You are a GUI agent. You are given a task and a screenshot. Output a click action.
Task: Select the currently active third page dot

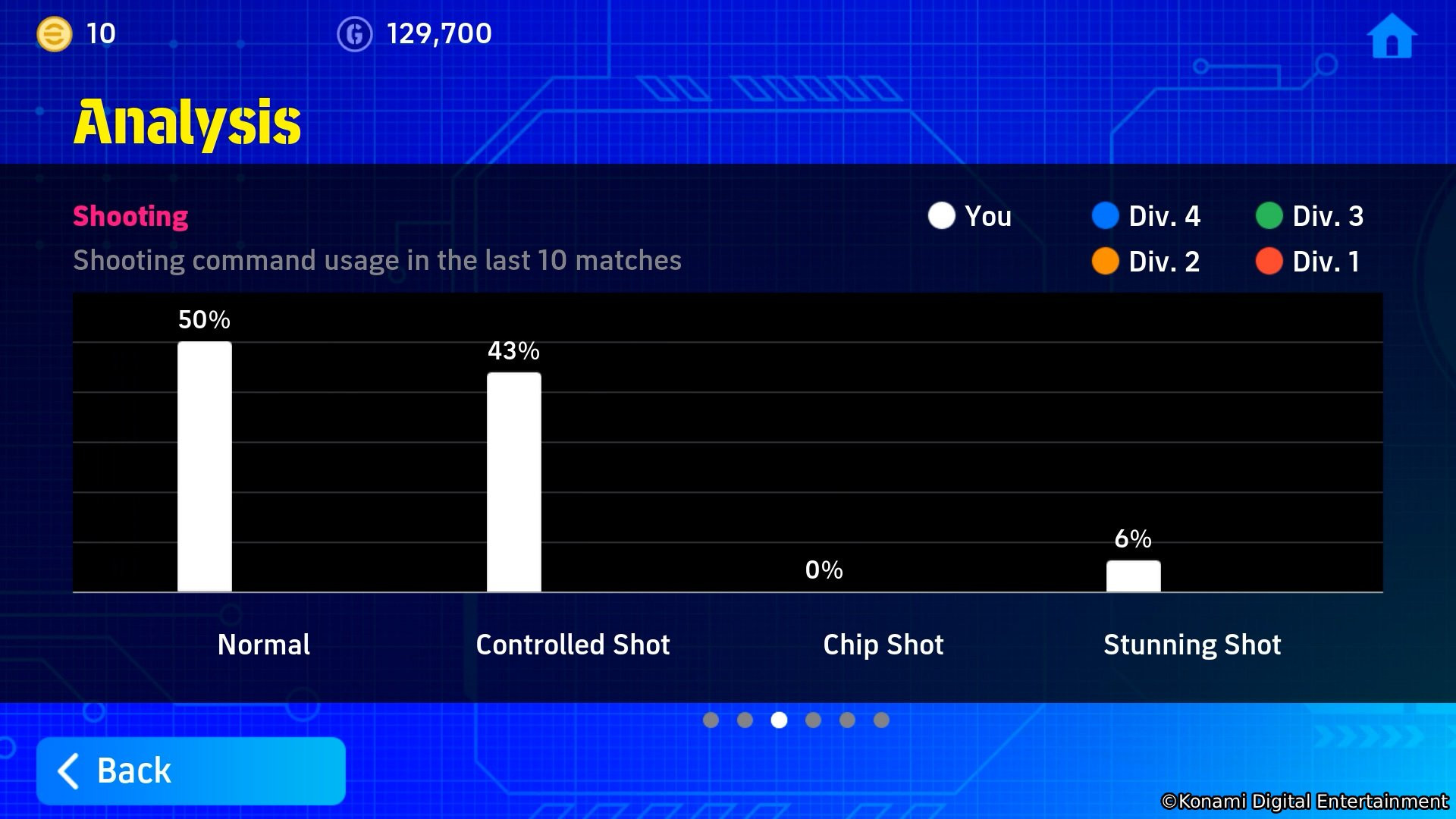pyautogui.click(x=779, y=721)
